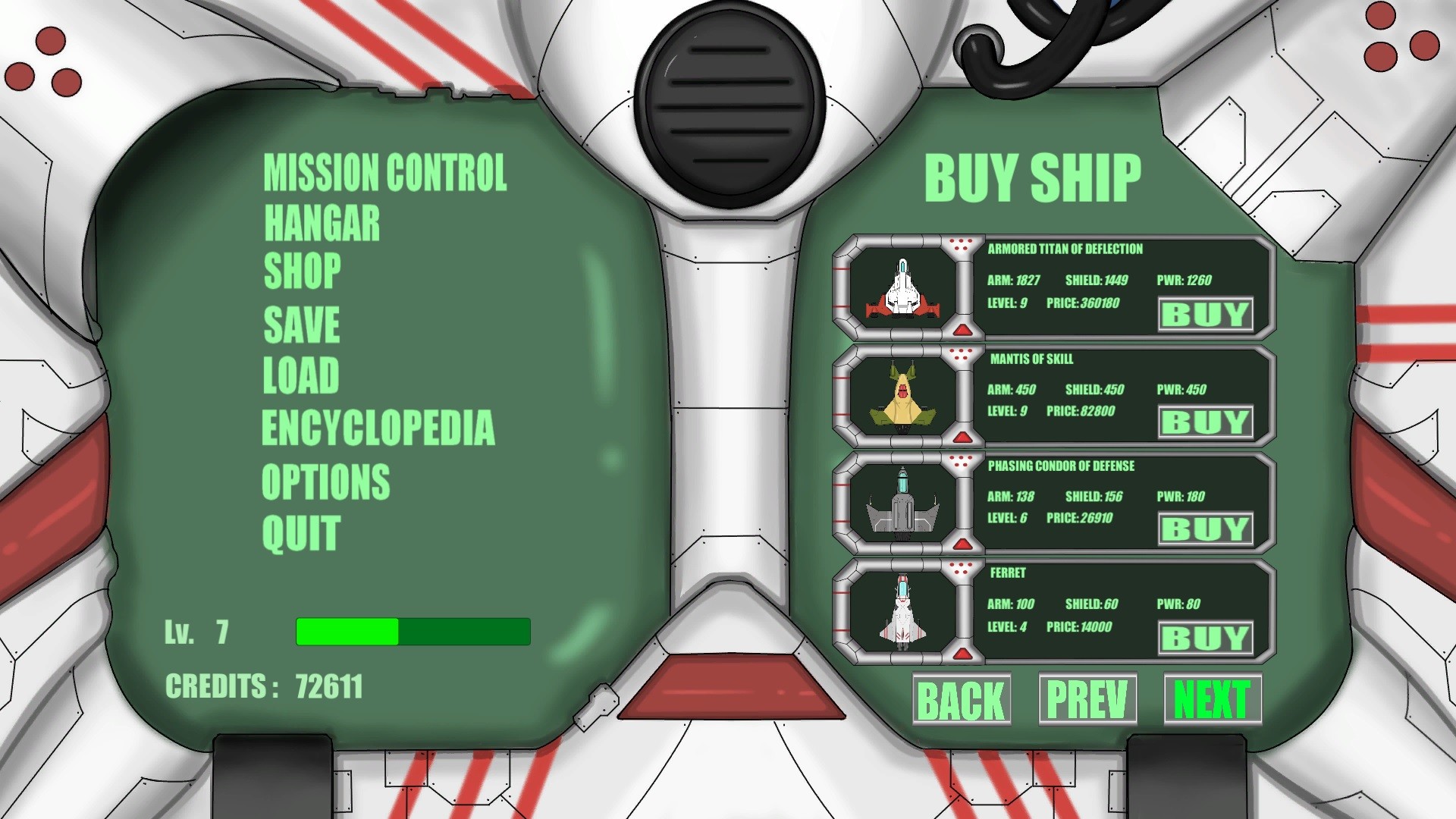Click the red dots indicator on Phasing Condor panel
The height and width of the screenshot is (819, 1456).
(963, 463)
